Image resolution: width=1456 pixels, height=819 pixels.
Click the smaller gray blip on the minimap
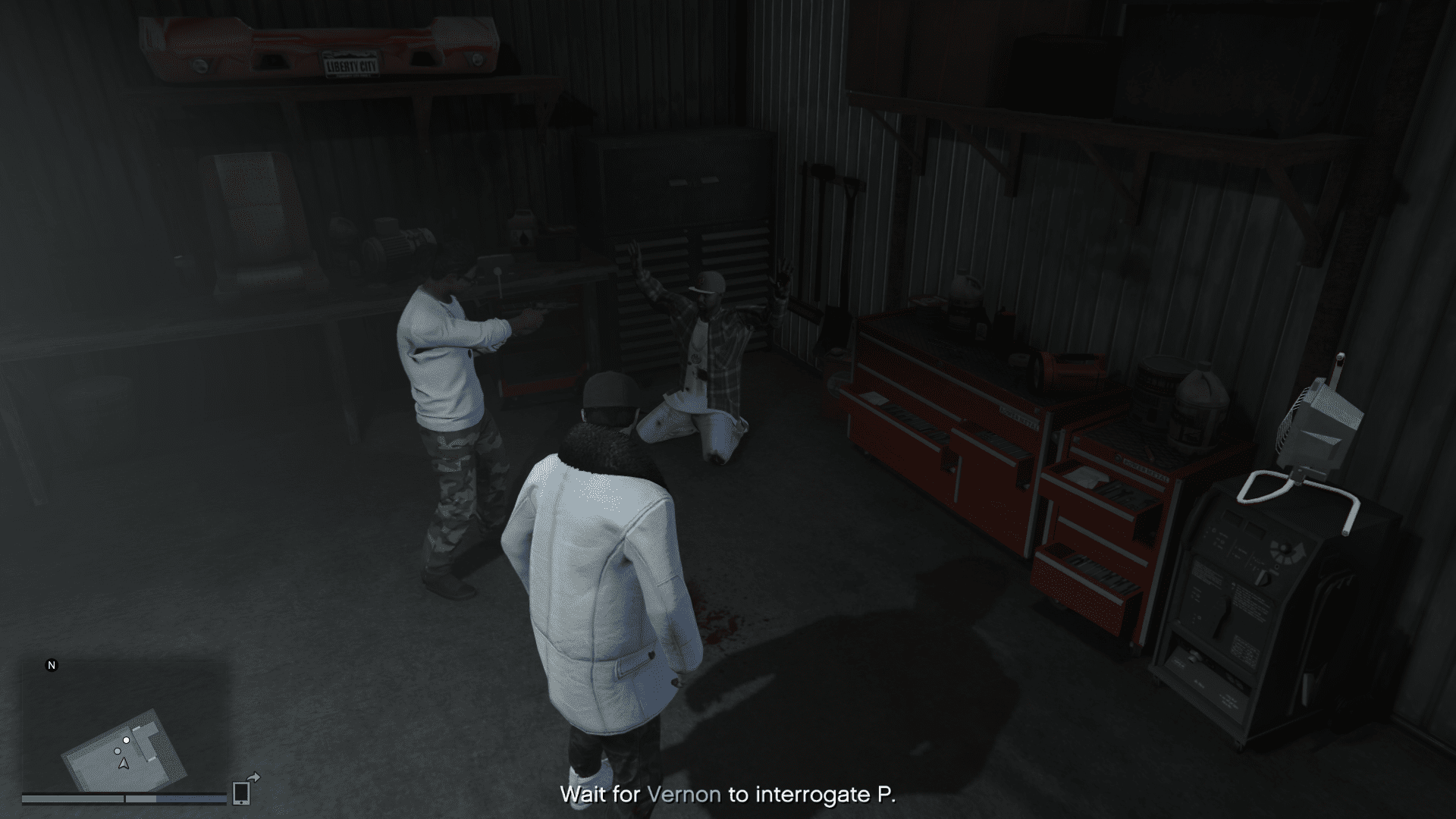[x=118, y=751]
